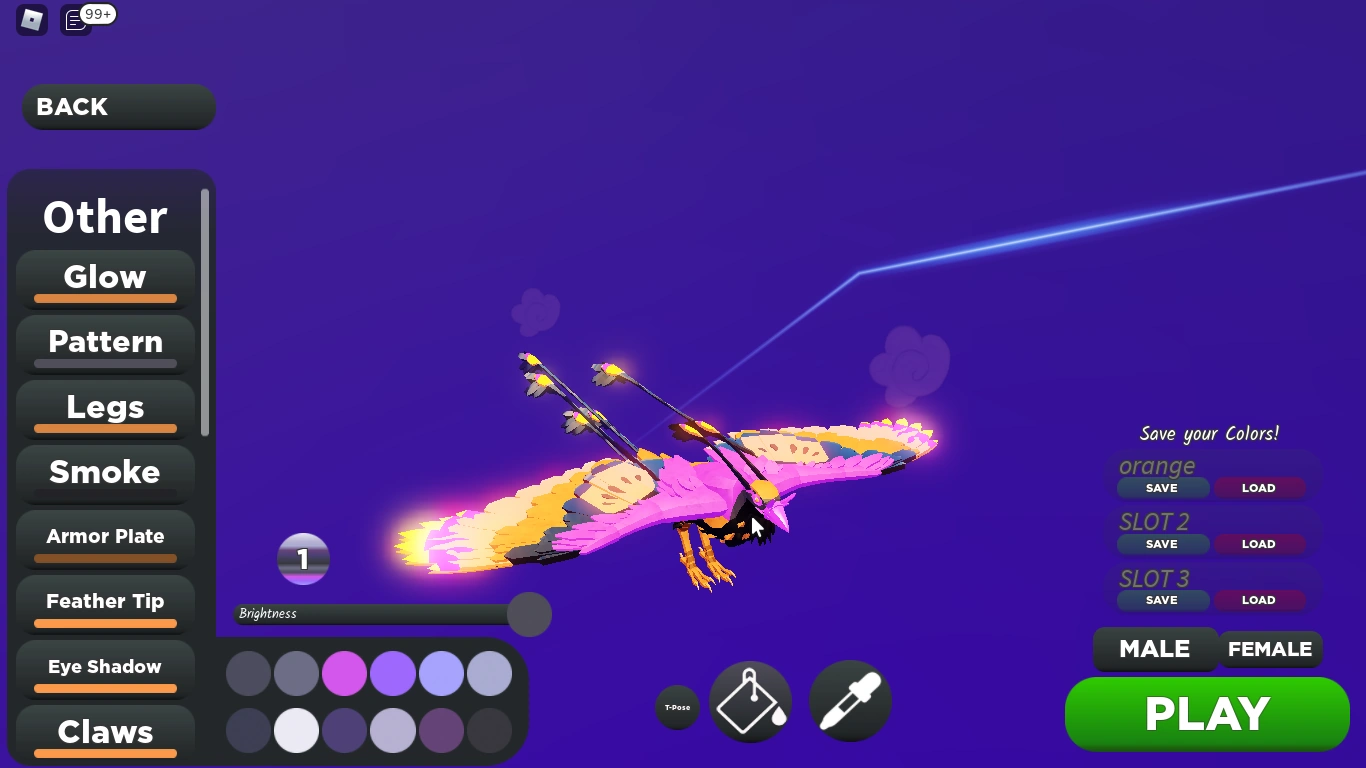Open the Roblox menu icon top left

31,20
